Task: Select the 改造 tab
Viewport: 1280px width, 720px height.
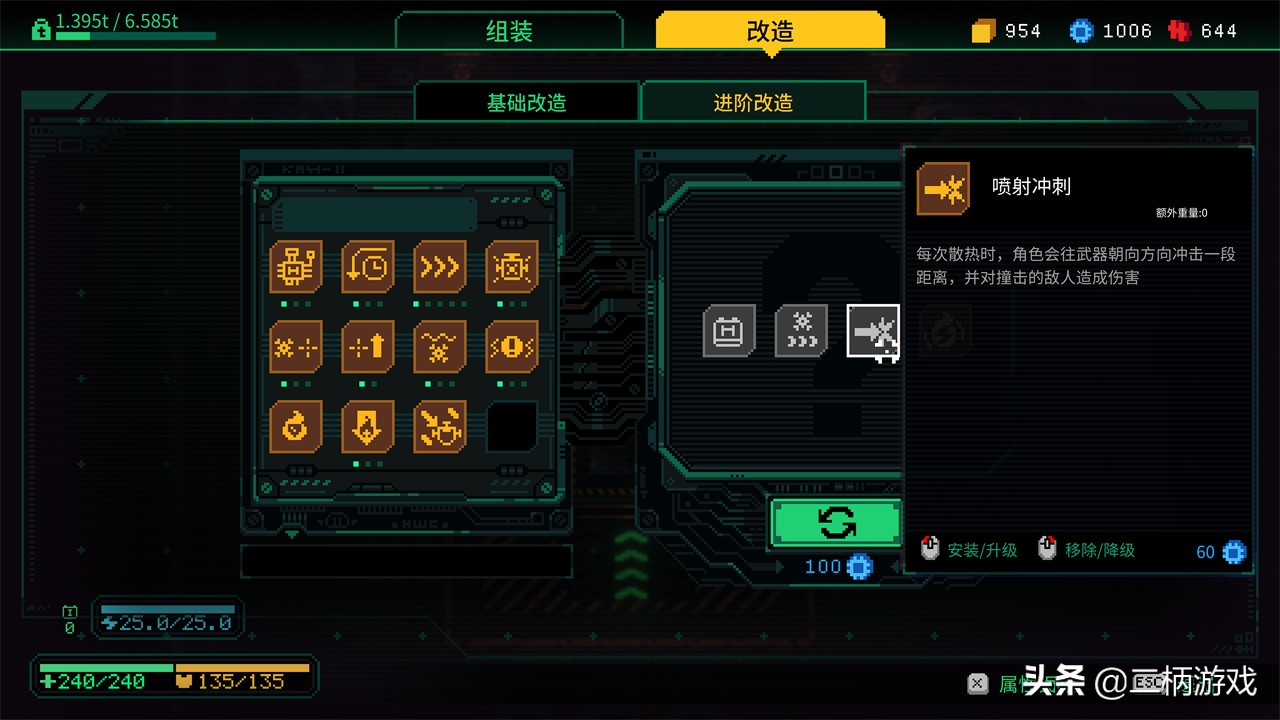Action: (x=770, y=31)
